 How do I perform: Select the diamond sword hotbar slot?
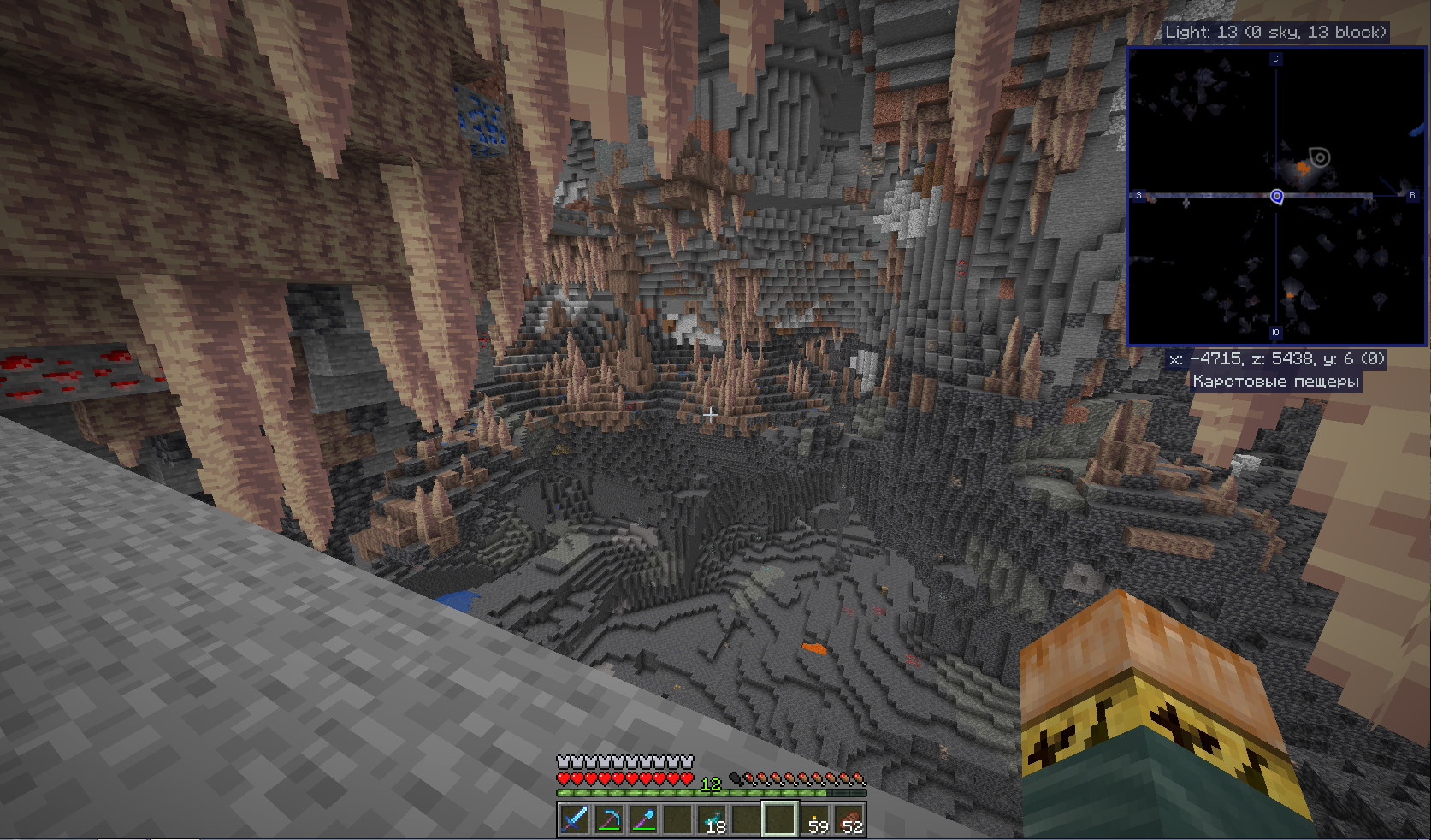point(574,819)
